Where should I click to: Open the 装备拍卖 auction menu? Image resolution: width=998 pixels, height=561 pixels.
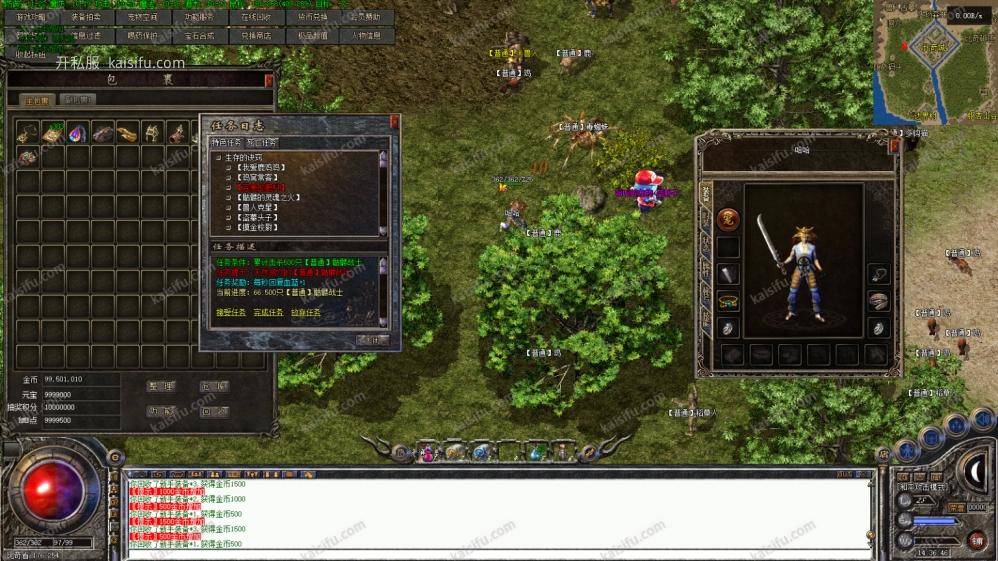85,17
